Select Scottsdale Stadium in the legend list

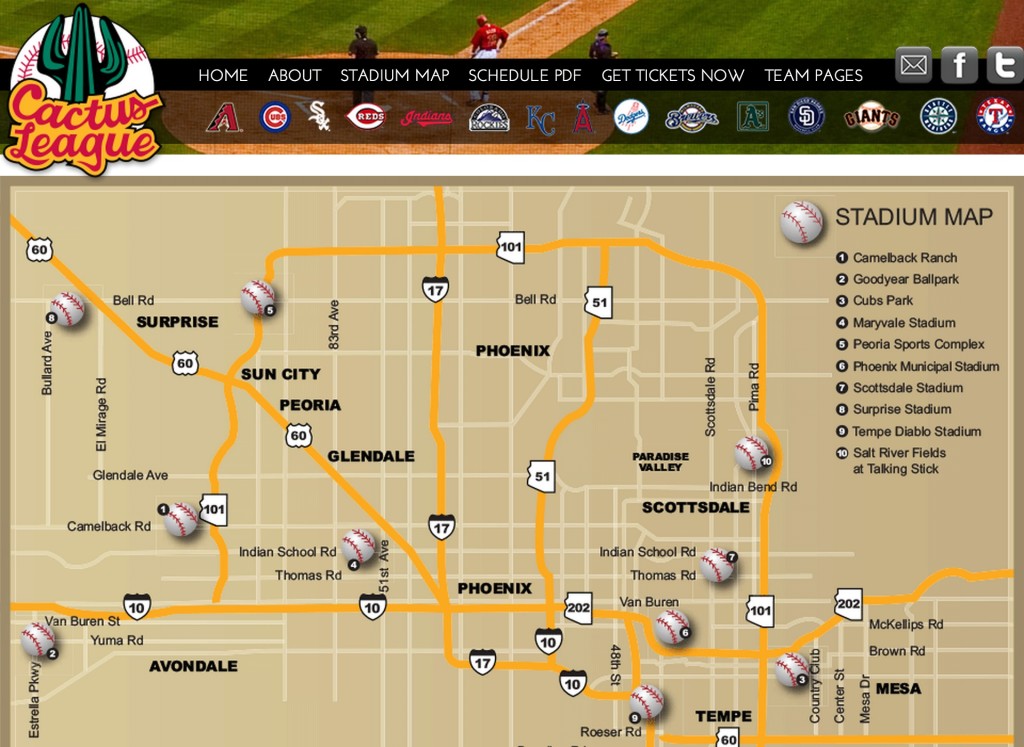tap(907, 388)
